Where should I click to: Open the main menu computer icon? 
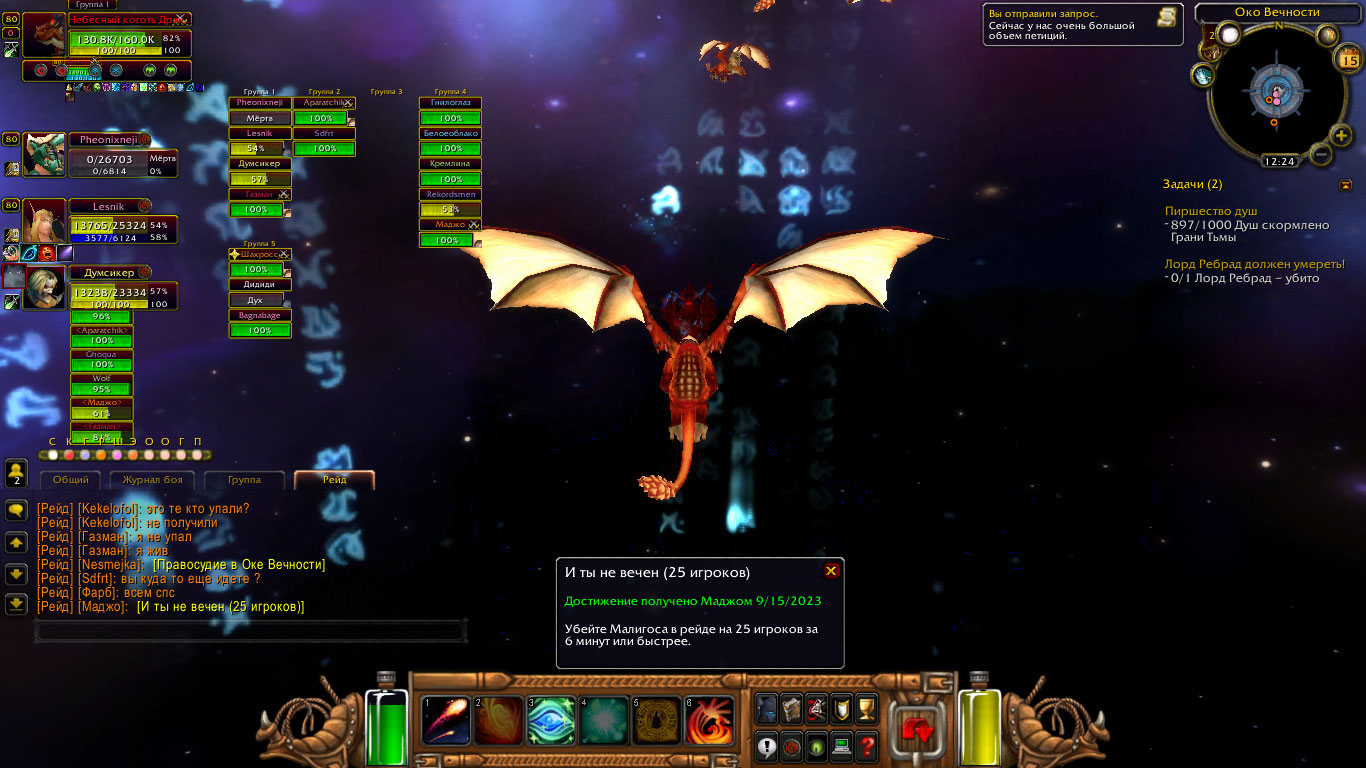[841, 745]
